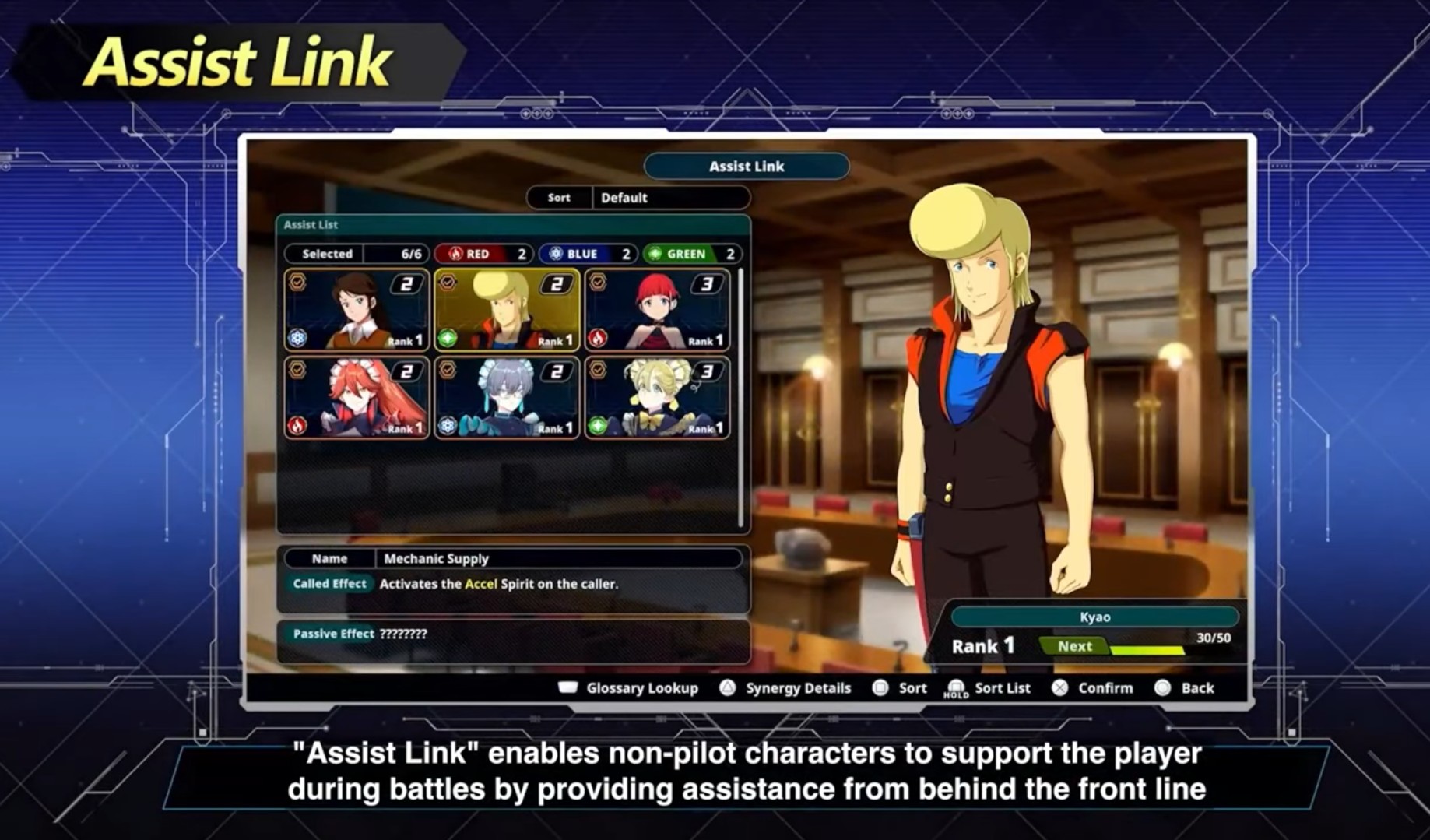The image size is (1430, 840).
Task: Open Glossary Lookup
Action: [629, 688]
